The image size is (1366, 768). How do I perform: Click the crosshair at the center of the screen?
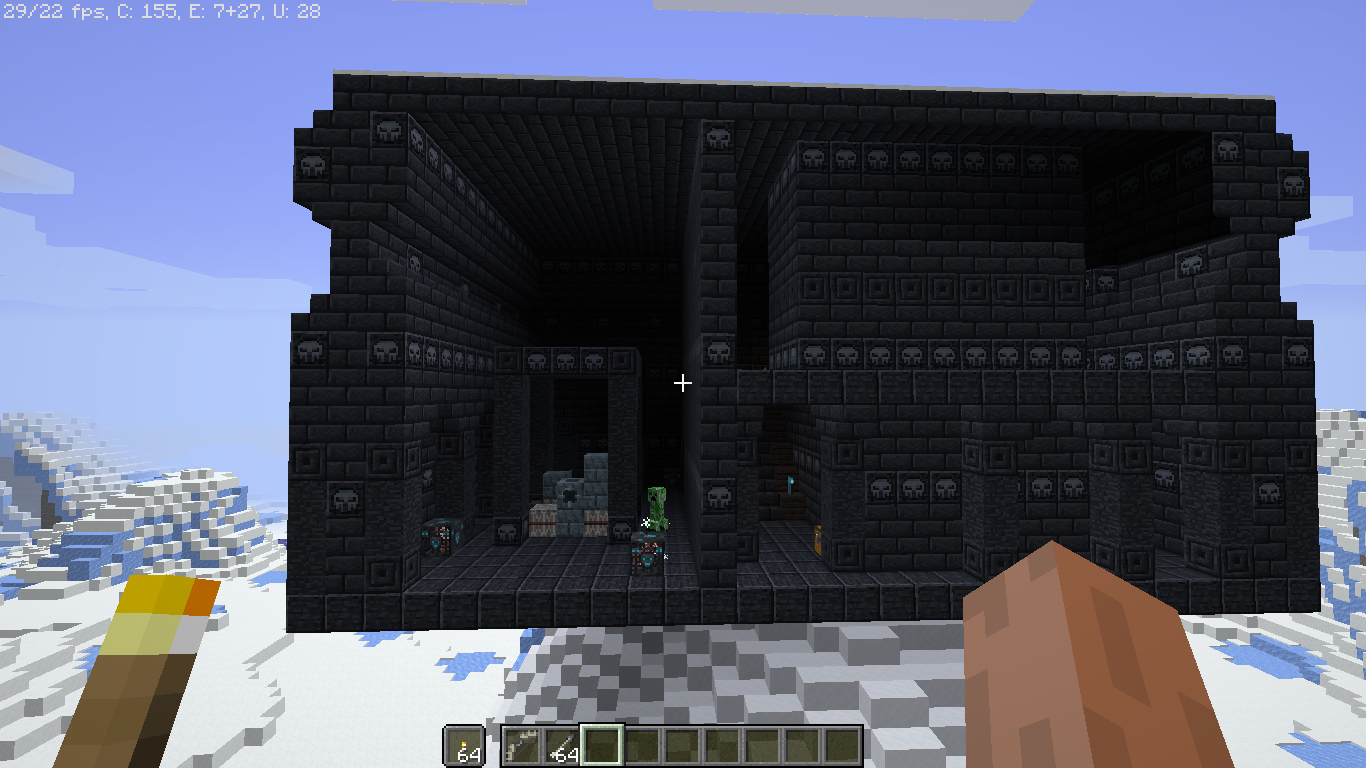[x=683, y=383]
